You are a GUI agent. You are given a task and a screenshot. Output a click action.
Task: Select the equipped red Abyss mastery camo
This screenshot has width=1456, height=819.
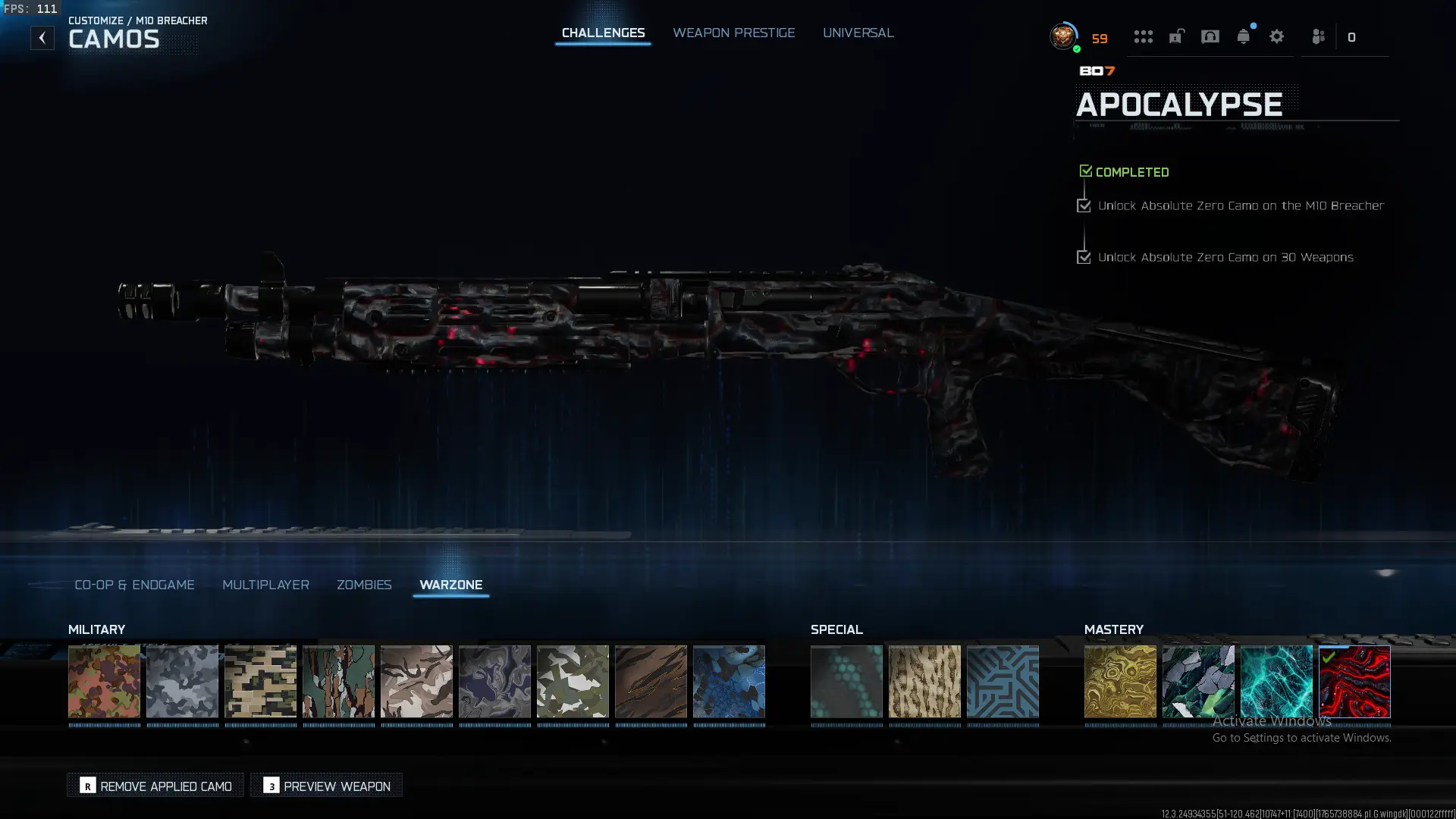[x=1354, y=681]
